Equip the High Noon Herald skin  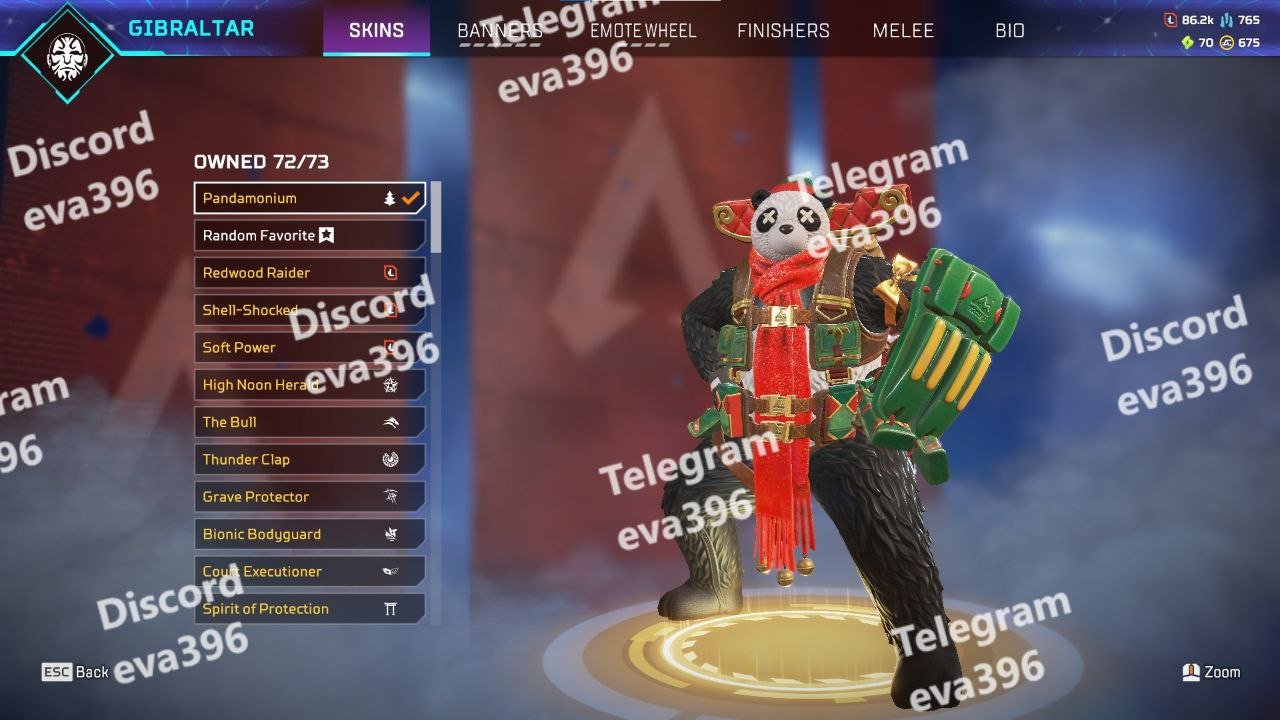pyautogui.click(x=309, y=385)
